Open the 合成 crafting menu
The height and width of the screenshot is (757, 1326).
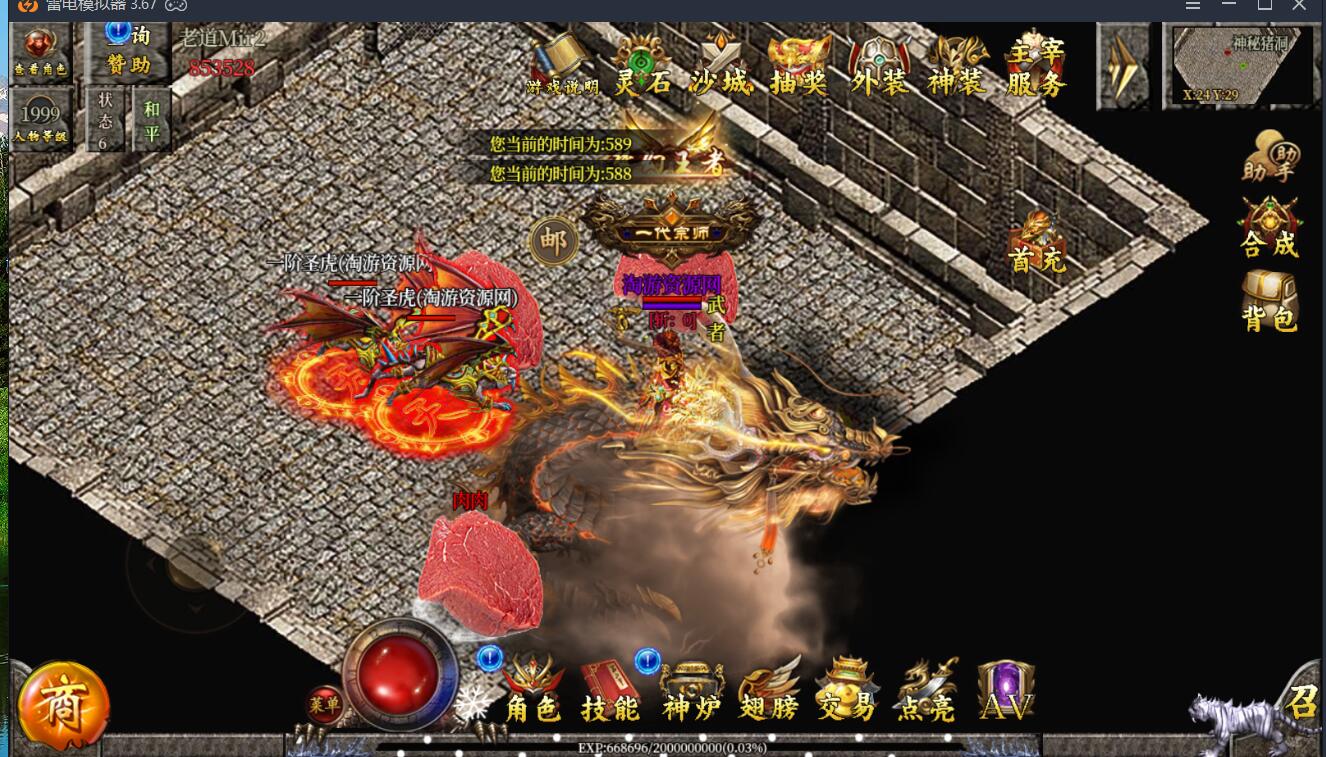(x=1269, y=227)
